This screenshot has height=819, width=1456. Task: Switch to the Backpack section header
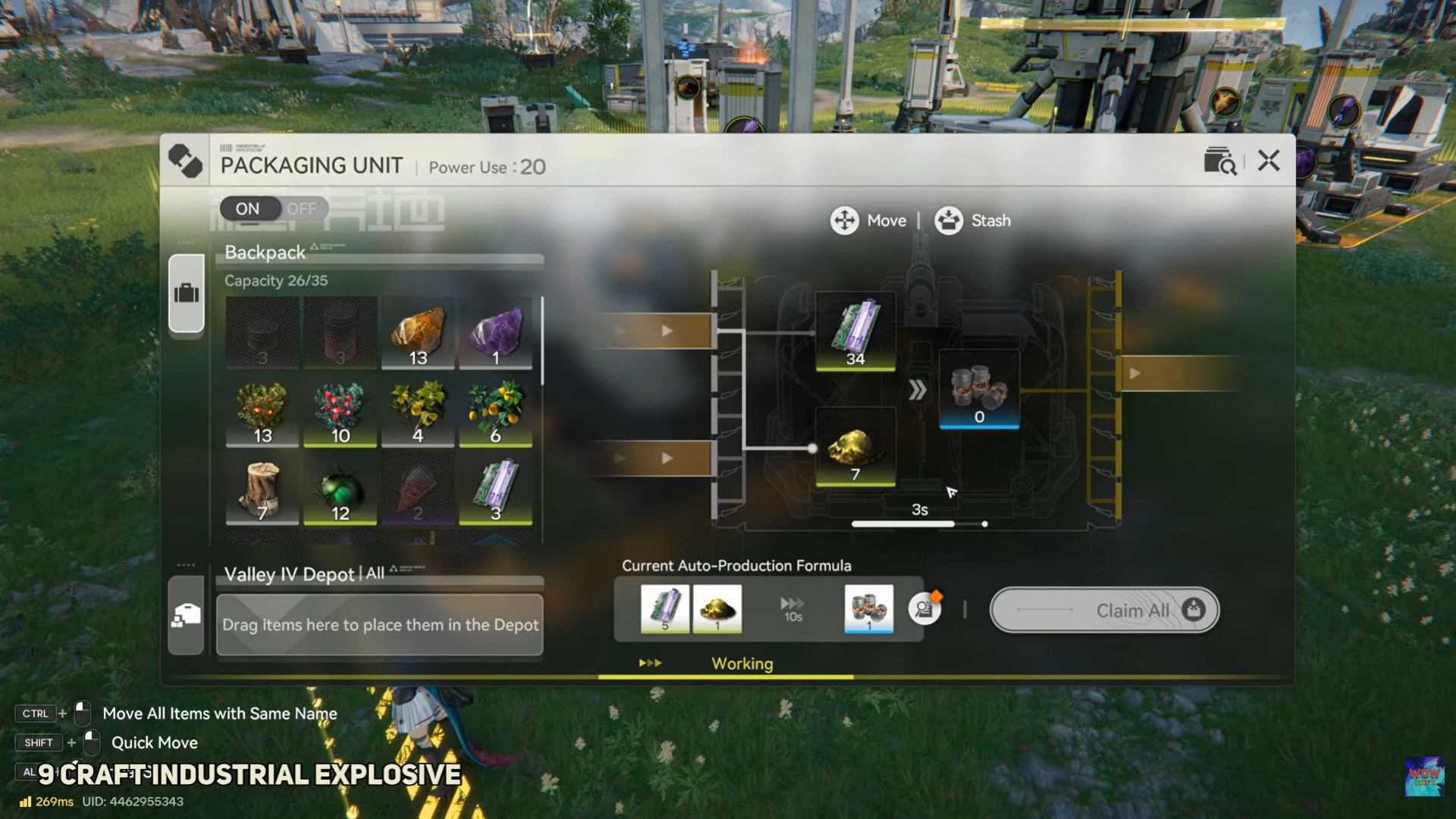263,253
